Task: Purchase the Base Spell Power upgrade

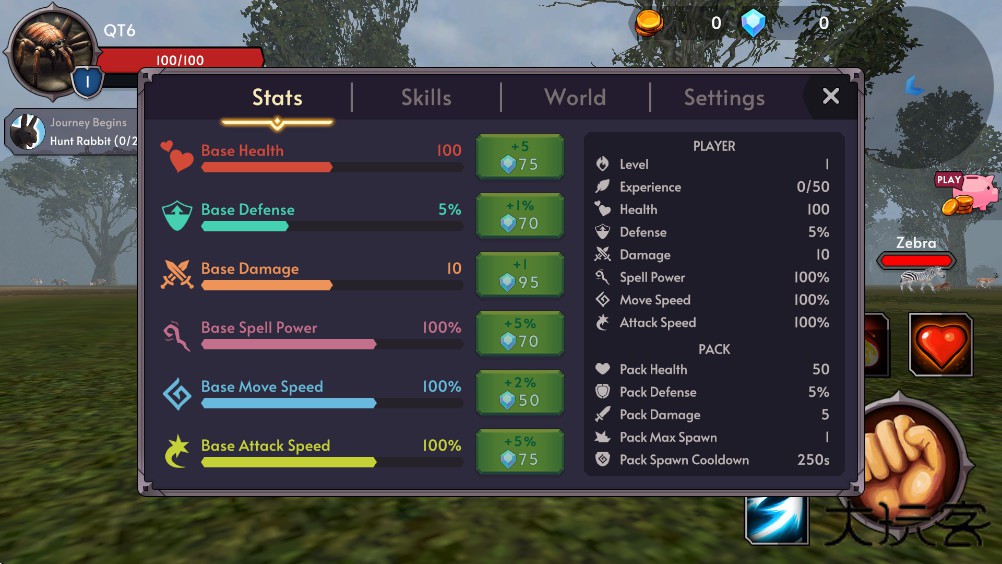Action: click(x=519, y=334)
